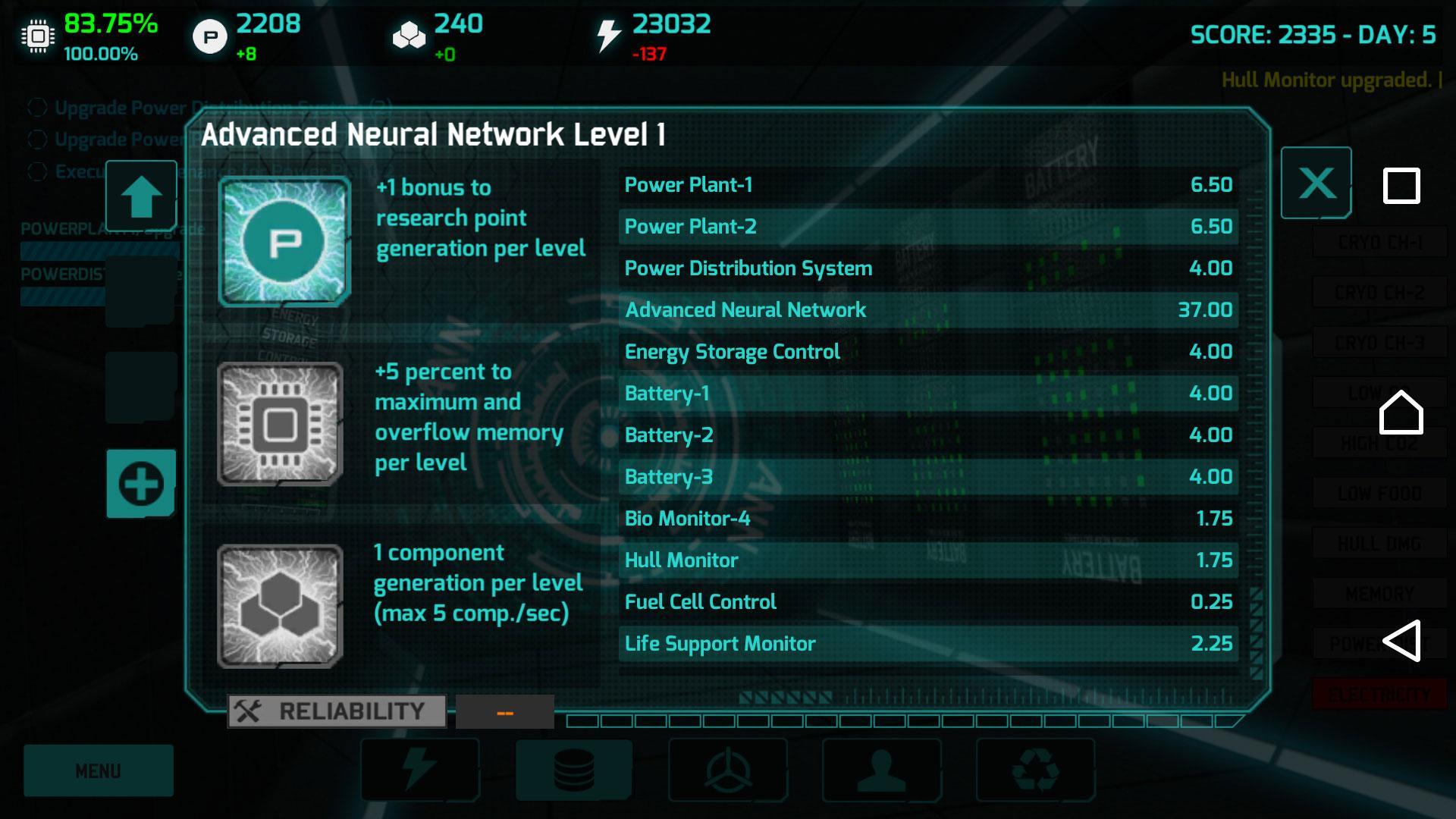The height and width of the screenshot is (819, 1456).
Task: Select the research point bonus upgrade icon
Action: pyautogui.click(x=284, y=242)
